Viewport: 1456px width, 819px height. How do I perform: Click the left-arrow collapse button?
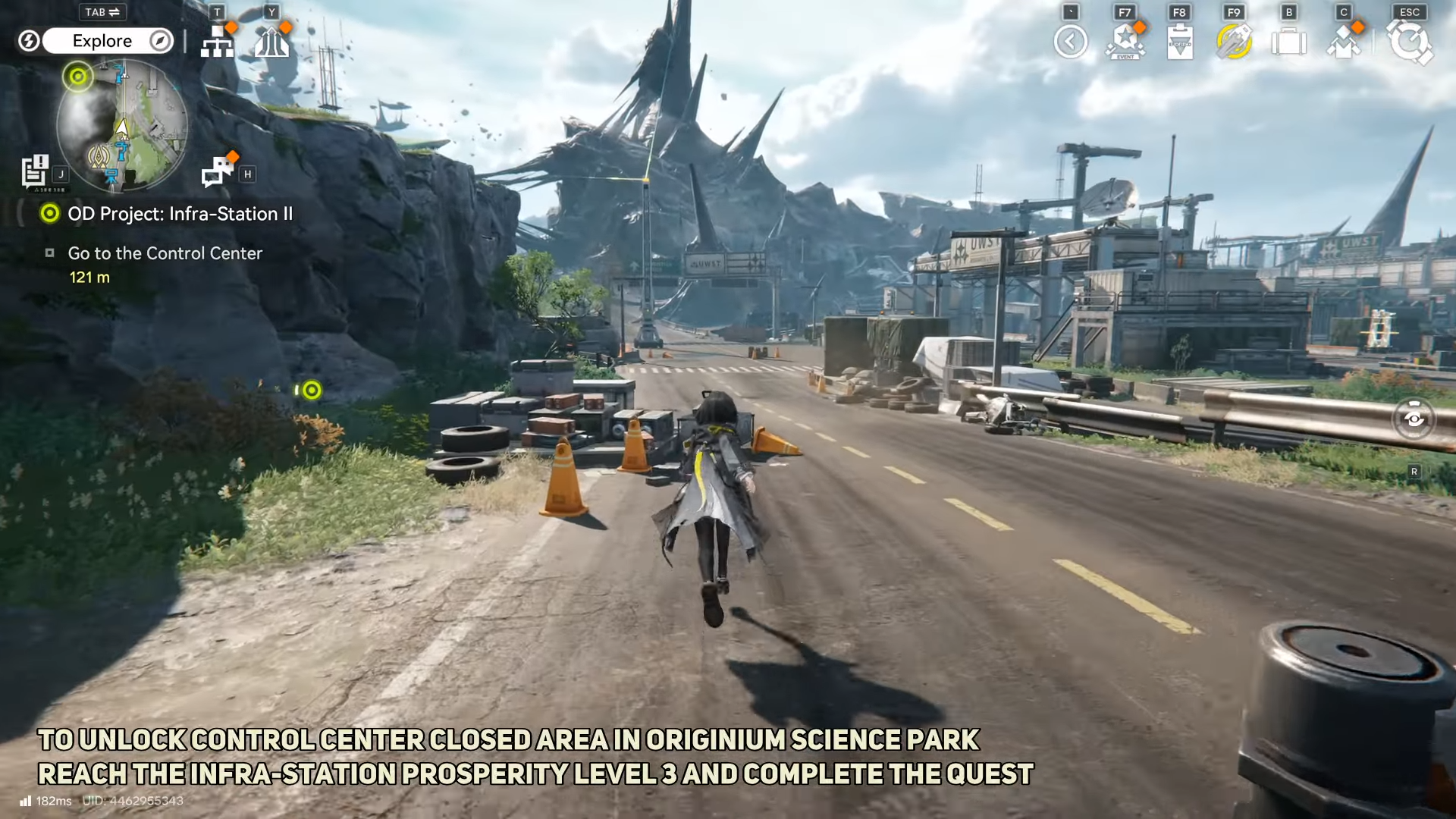click(x=1070, y=42)
